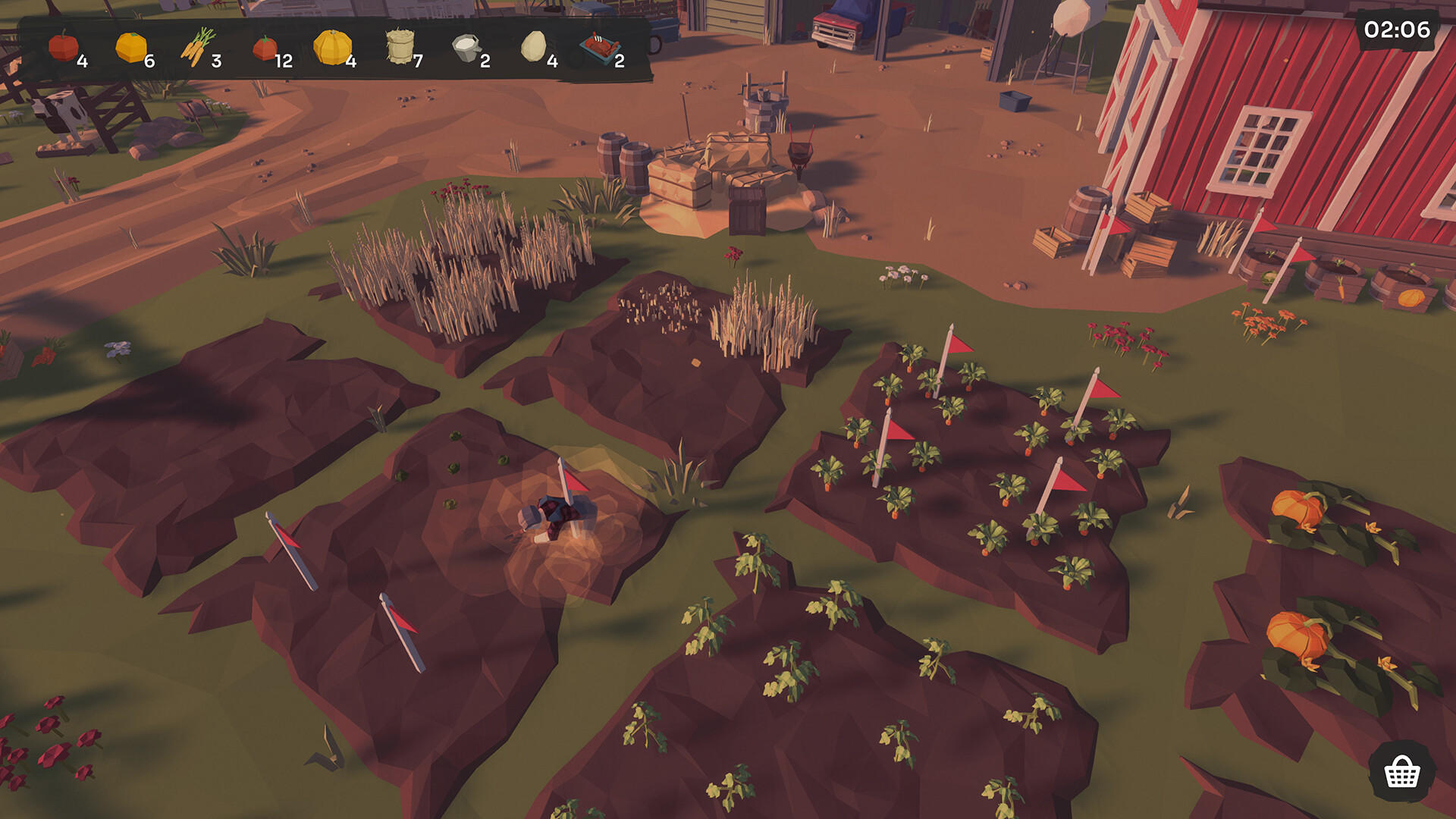Image resolution: width=1456 pixels, height=819 pixels.
Task: Click the milk pail icon showing 2
Action: tap(465, 48)
